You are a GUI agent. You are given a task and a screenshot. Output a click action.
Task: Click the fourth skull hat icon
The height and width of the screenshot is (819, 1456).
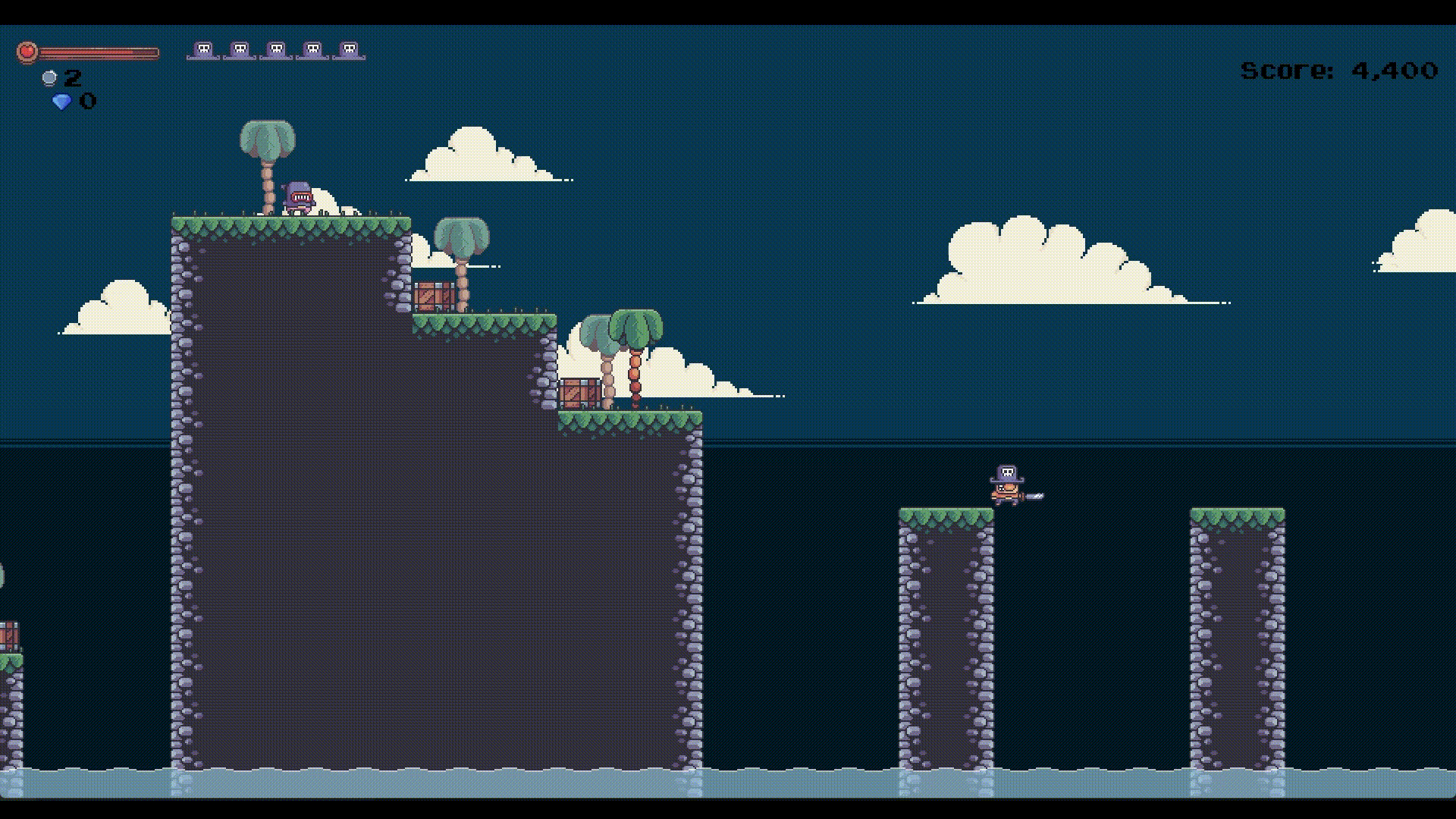click(x=311, y=49)
